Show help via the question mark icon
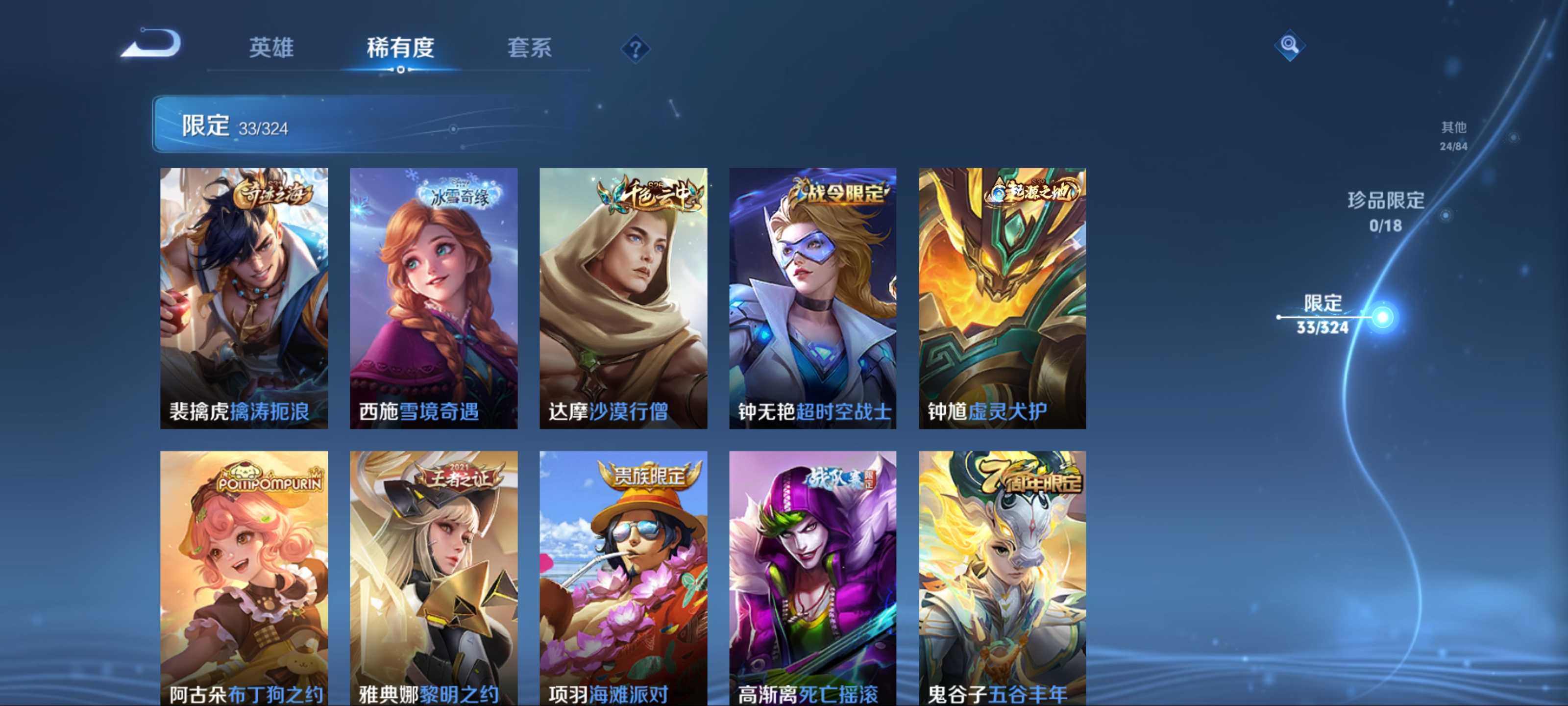This screenshot has width=1568, height=706. coord(635,49)
